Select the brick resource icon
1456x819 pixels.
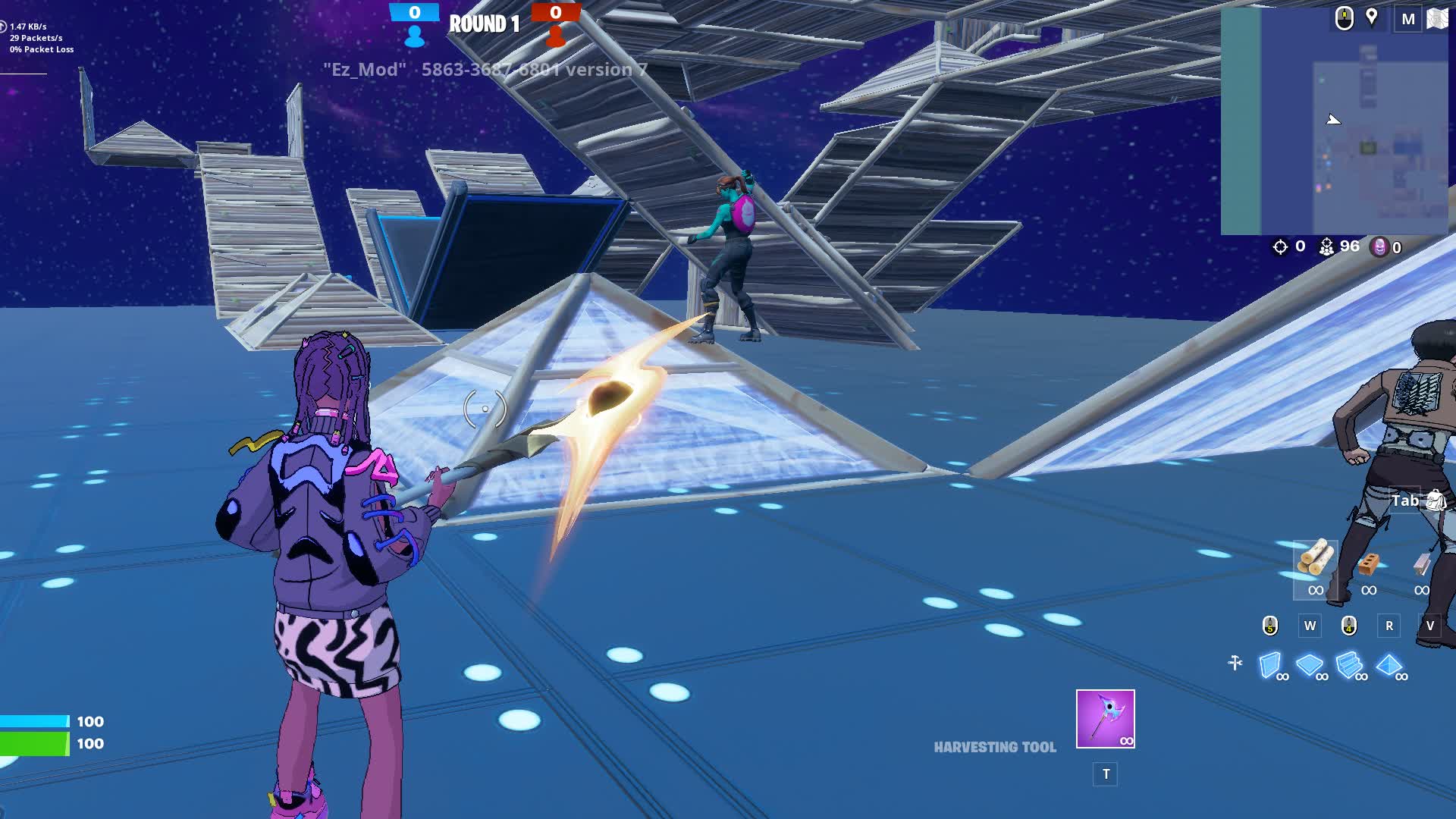click(x=1369, y=563)
